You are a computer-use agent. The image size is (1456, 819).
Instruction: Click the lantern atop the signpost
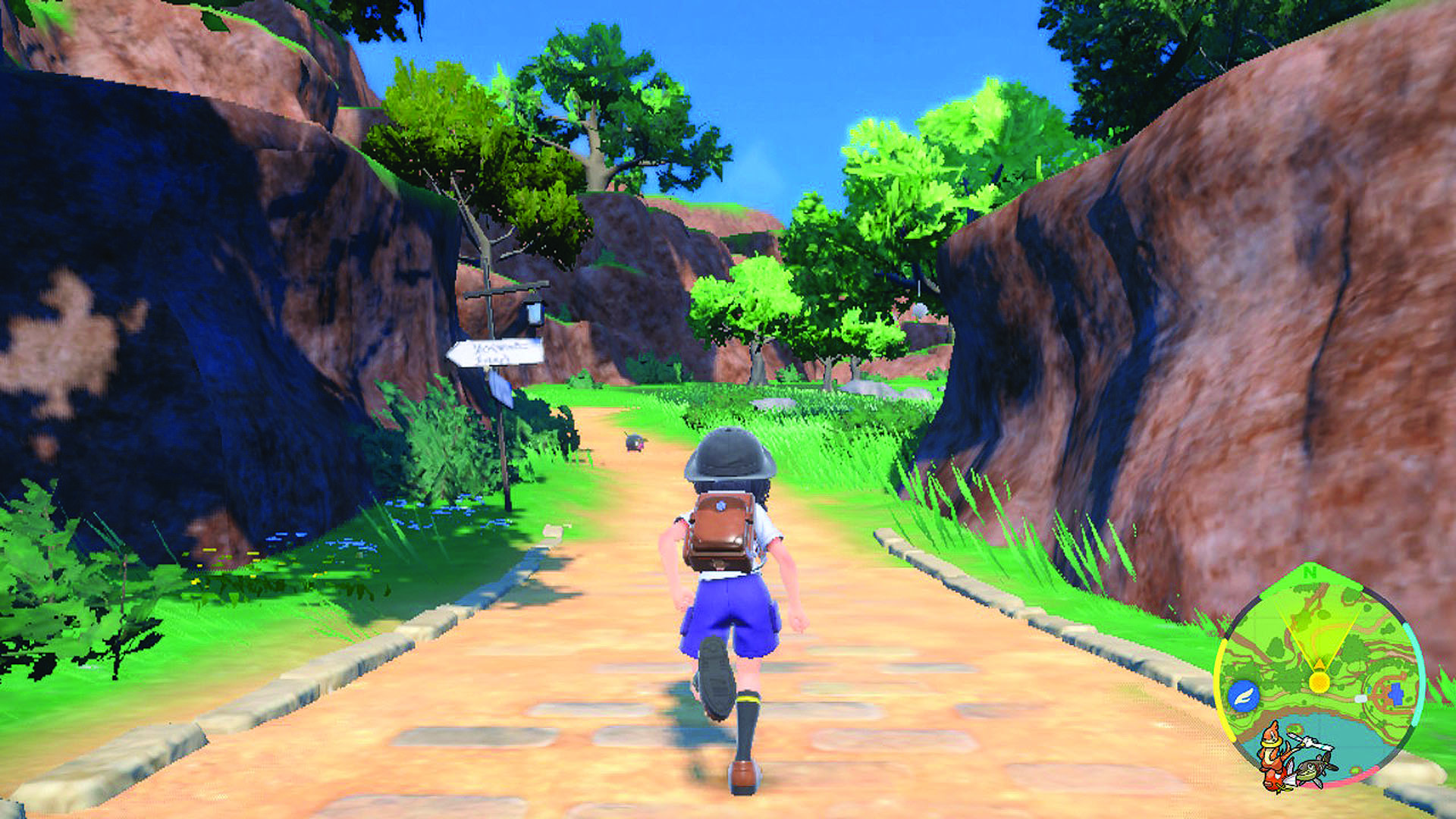535,313
